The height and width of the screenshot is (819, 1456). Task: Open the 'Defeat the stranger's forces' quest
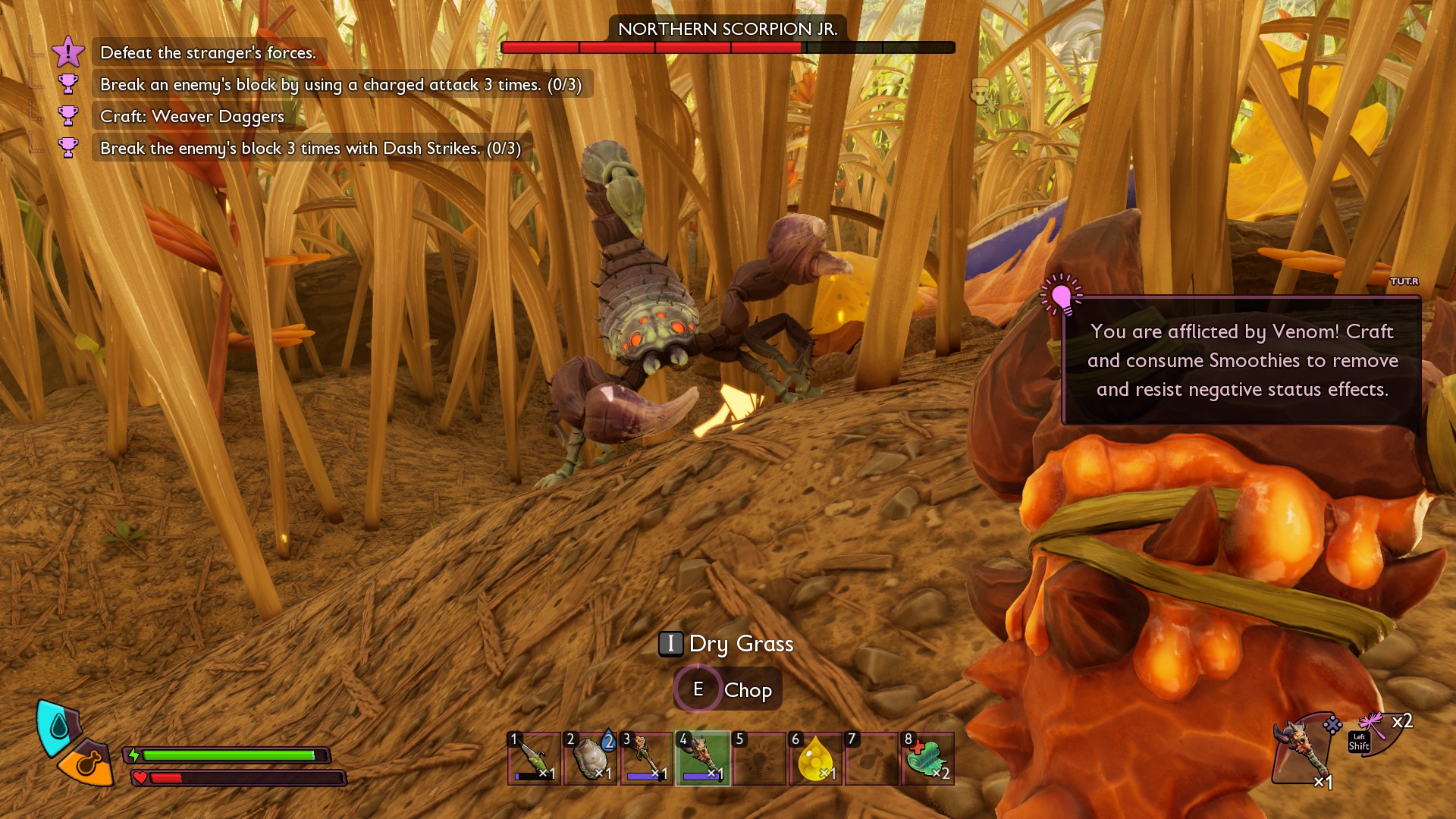click(208, 53)
